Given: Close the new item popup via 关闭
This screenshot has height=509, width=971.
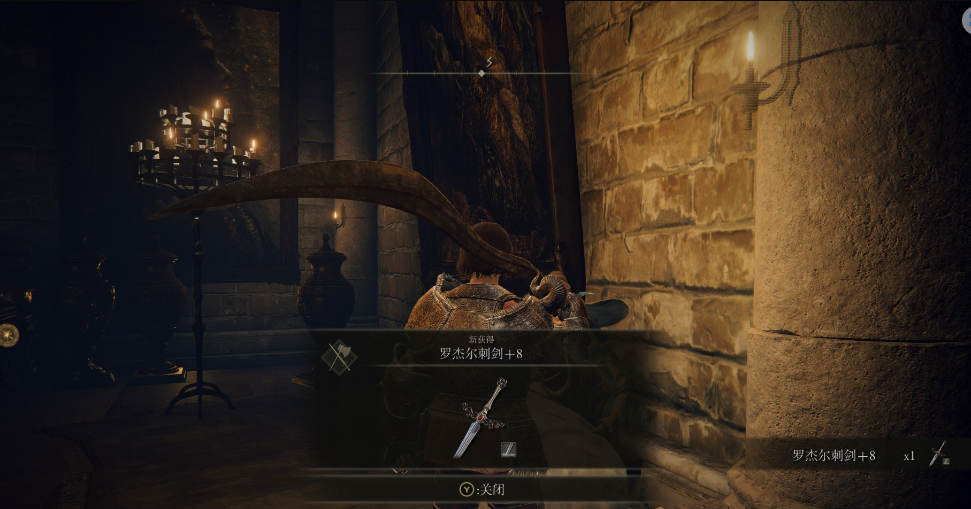Looking at the screenshot, I should pyautogui.click(x=483, y=489).
